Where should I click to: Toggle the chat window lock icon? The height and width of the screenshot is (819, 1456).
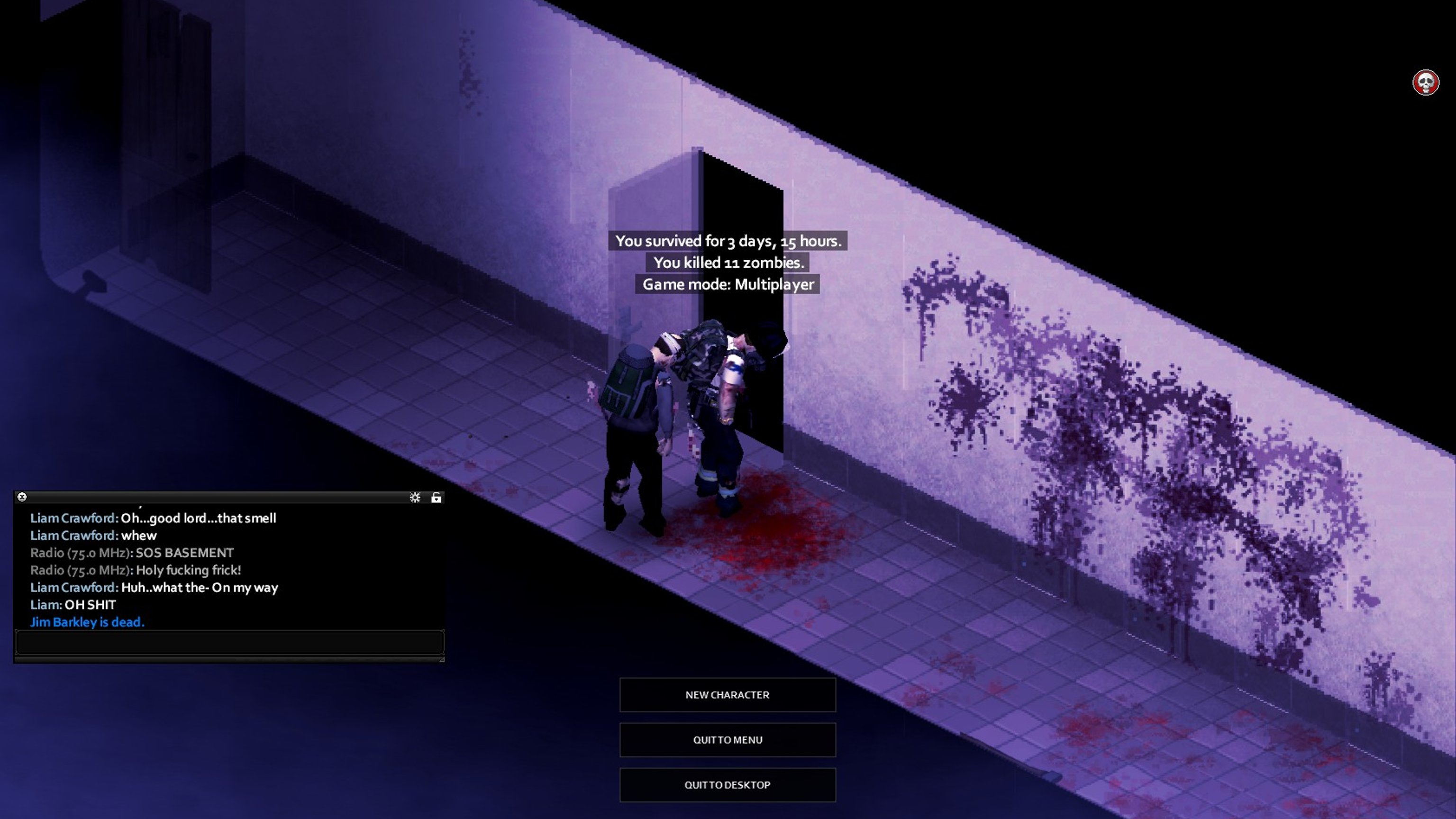(x=437, y=497)
